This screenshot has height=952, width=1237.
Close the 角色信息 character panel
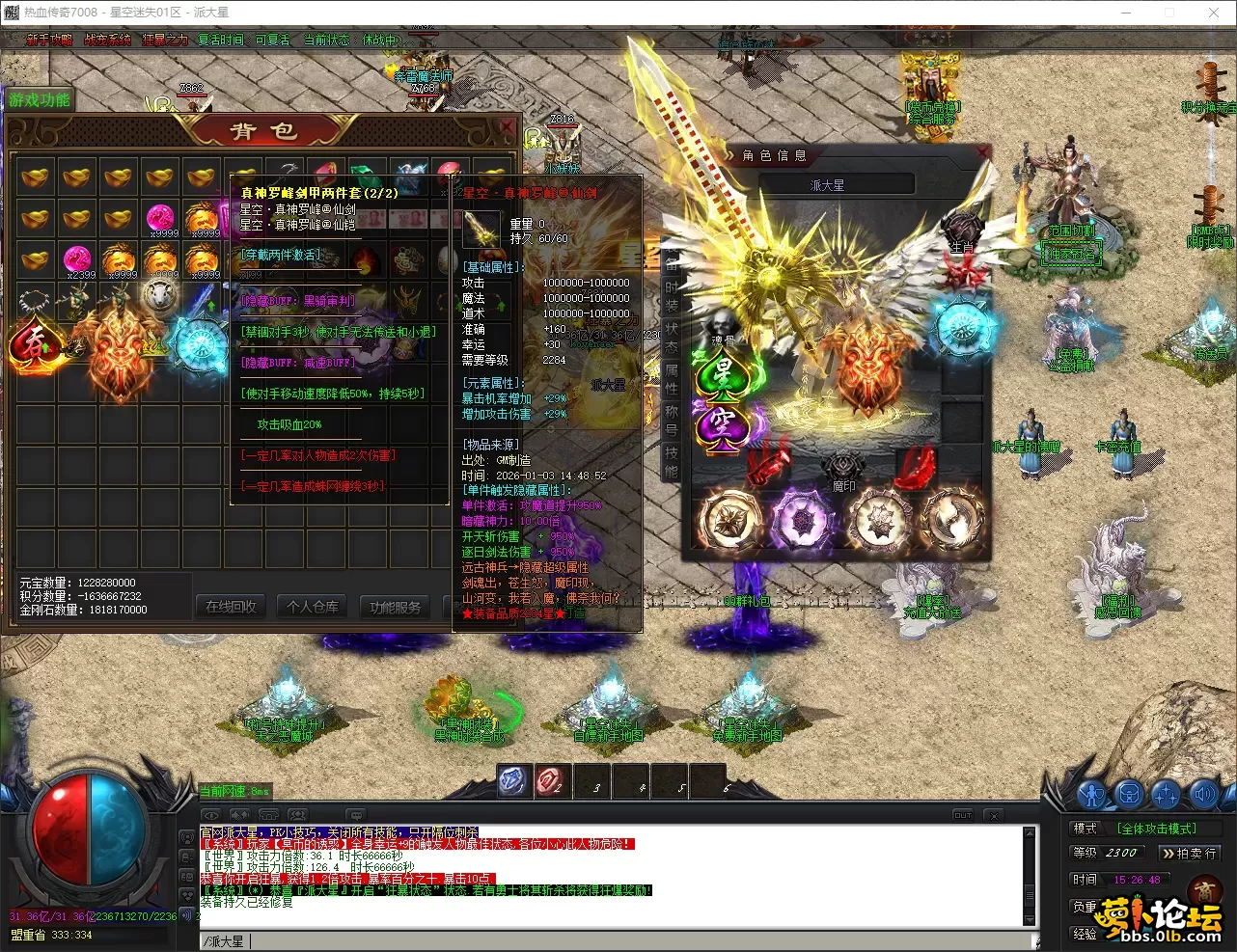pyautogui.click(x=982, y=152)
